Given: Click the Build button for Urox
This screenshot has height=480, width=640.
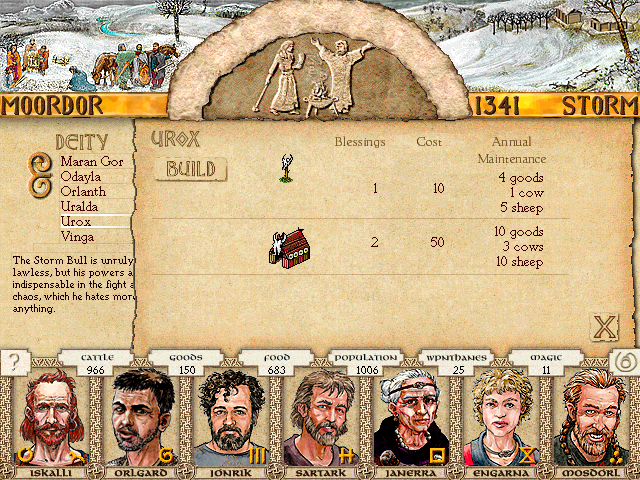Looking at the screenshot, I should pos(191,169).
